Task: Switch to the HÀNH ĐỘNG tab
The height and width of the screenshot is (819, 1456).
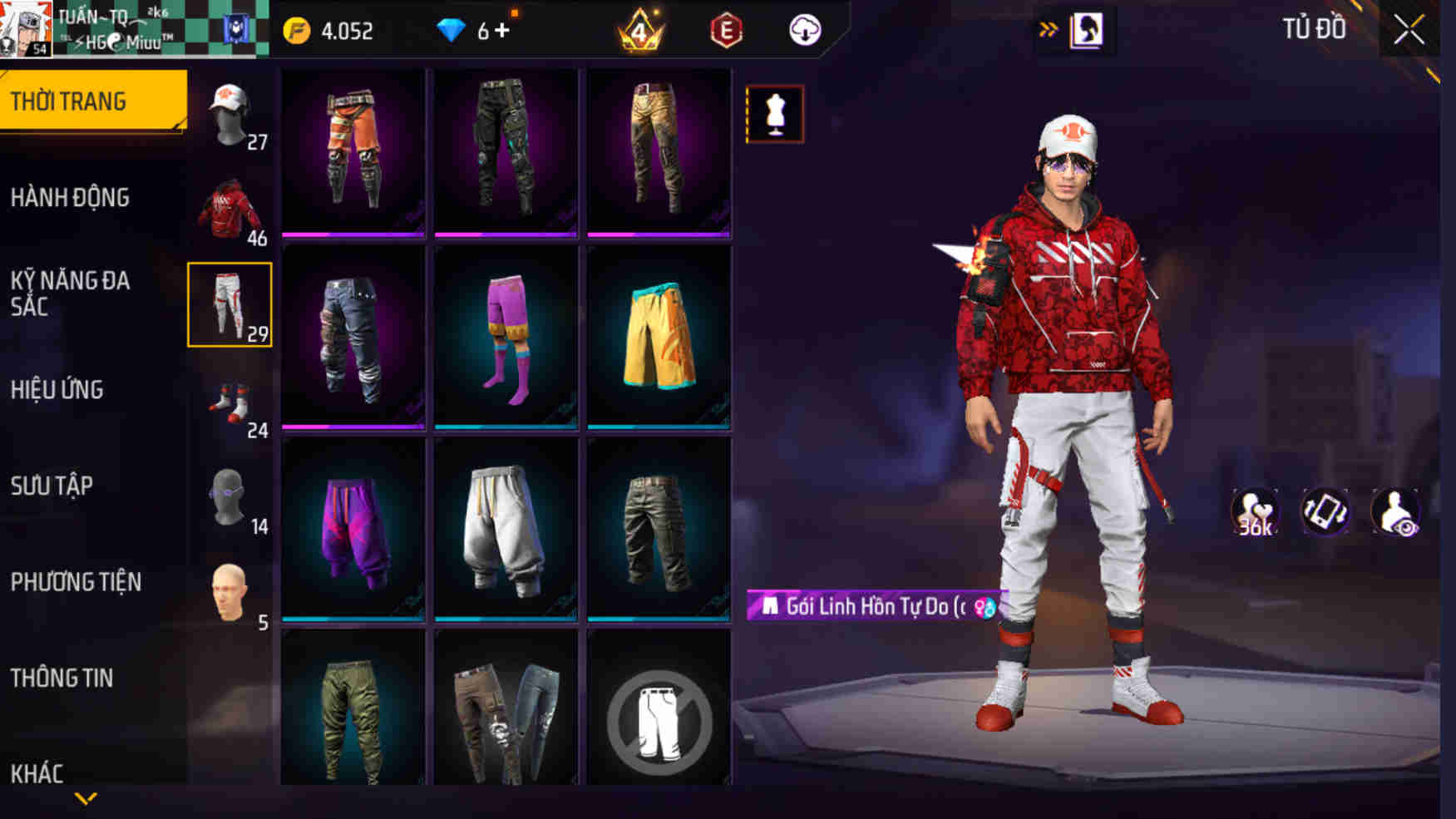Action: tap(71, 198)
